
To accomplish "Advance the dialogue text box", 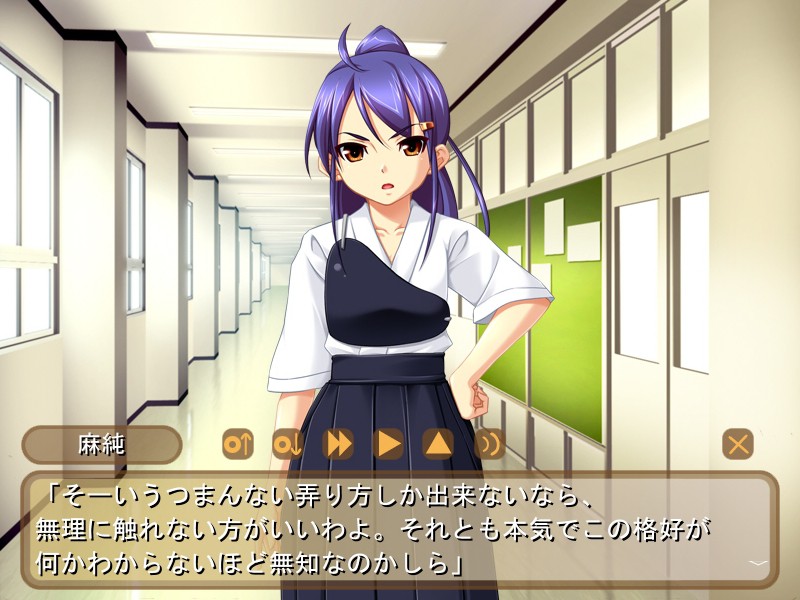I will tap(400, 530).
